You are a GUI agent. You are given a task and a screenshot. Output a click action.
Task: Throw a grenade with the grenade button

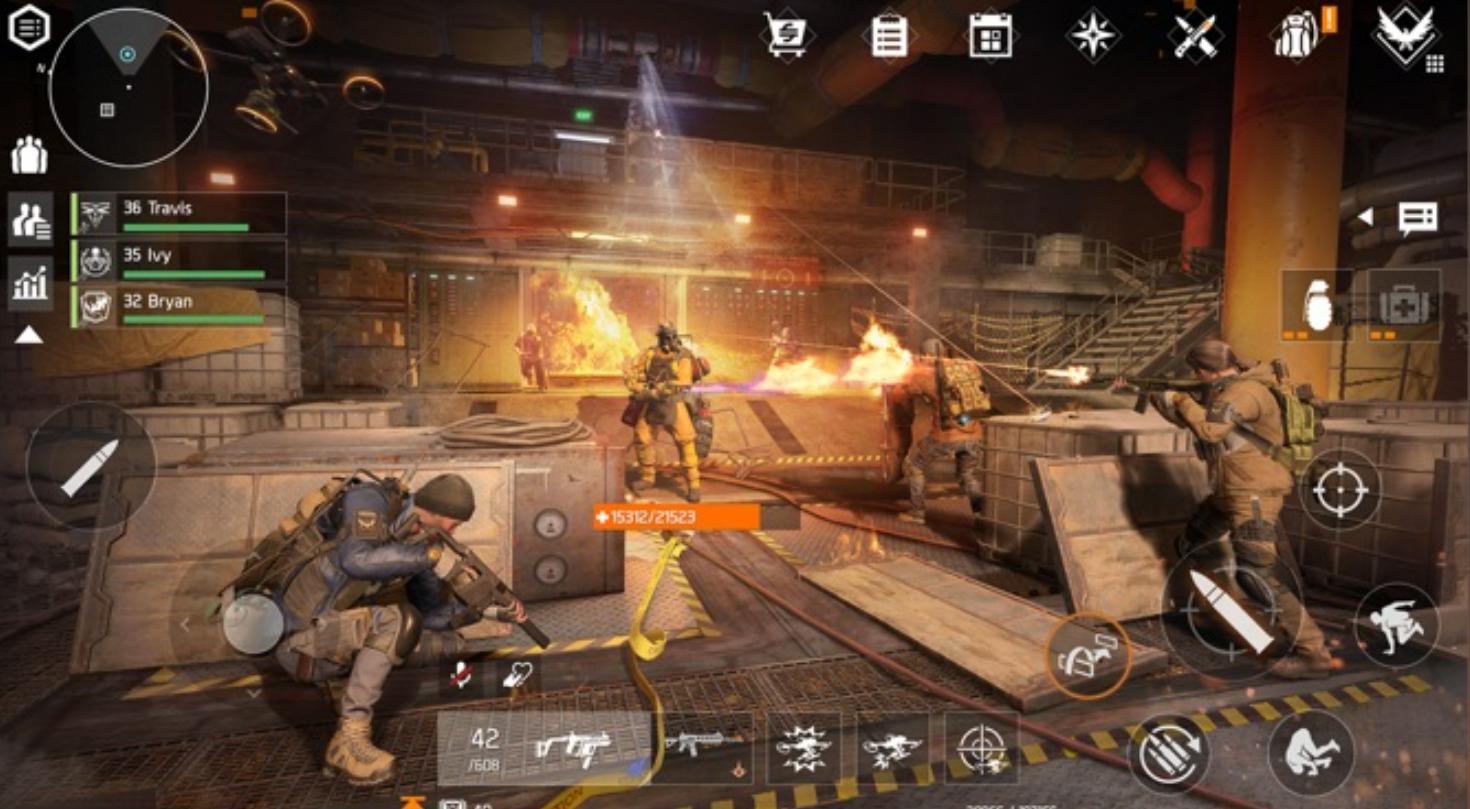1317,304
